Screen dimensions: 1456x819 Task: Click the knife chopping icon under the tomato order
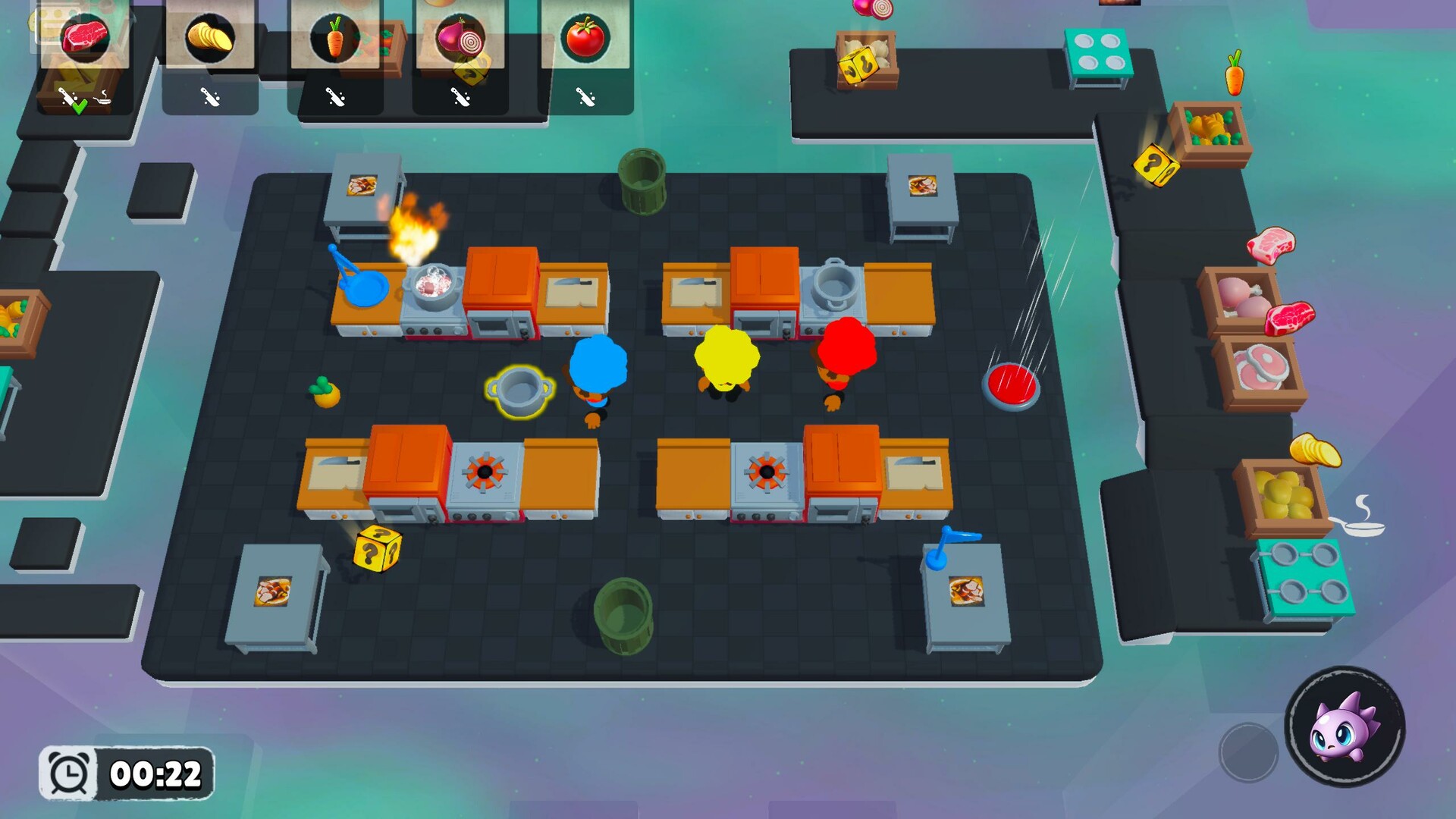coord(586,96)
